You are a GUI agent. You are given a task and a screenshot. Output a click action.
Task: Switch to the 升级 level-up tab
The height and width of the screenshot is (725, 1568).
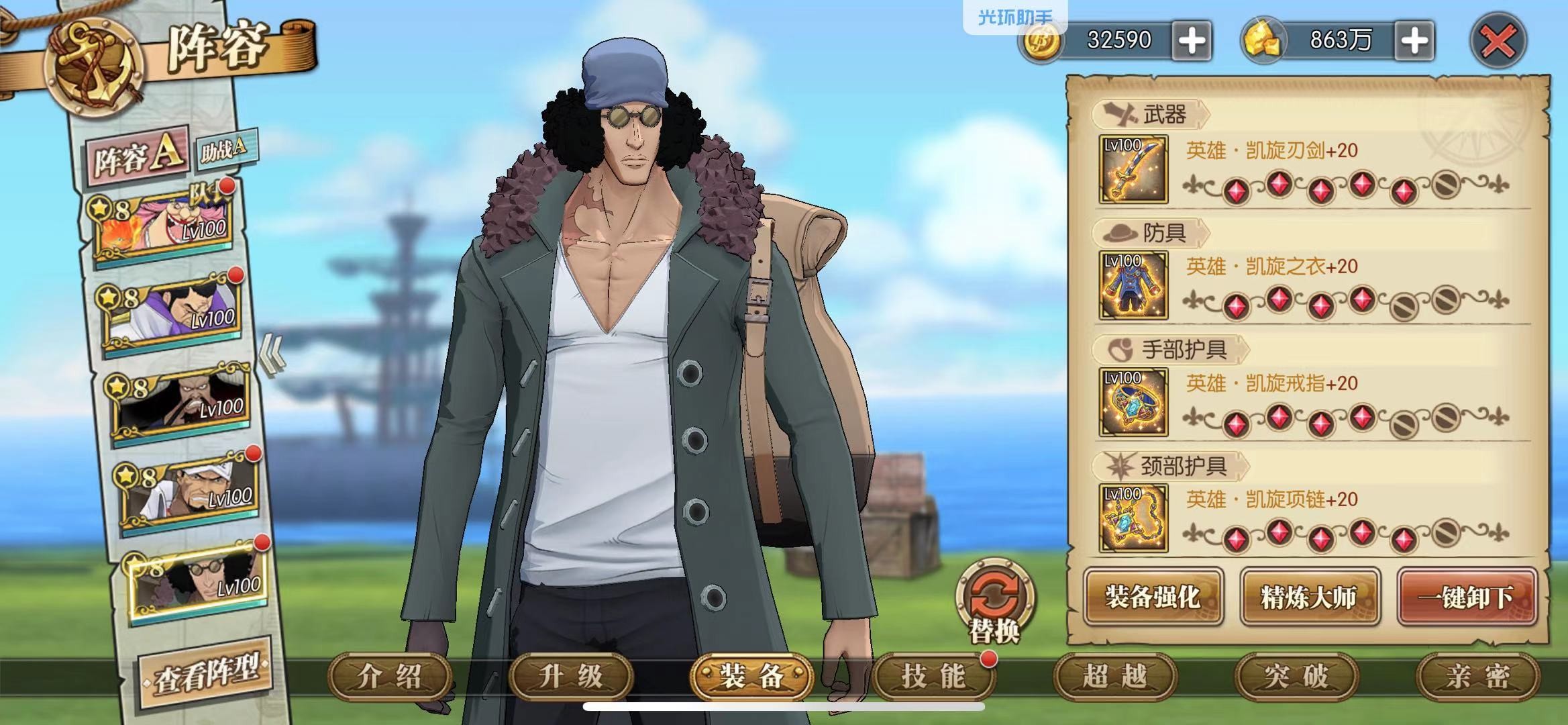click(x=571, y=676)
